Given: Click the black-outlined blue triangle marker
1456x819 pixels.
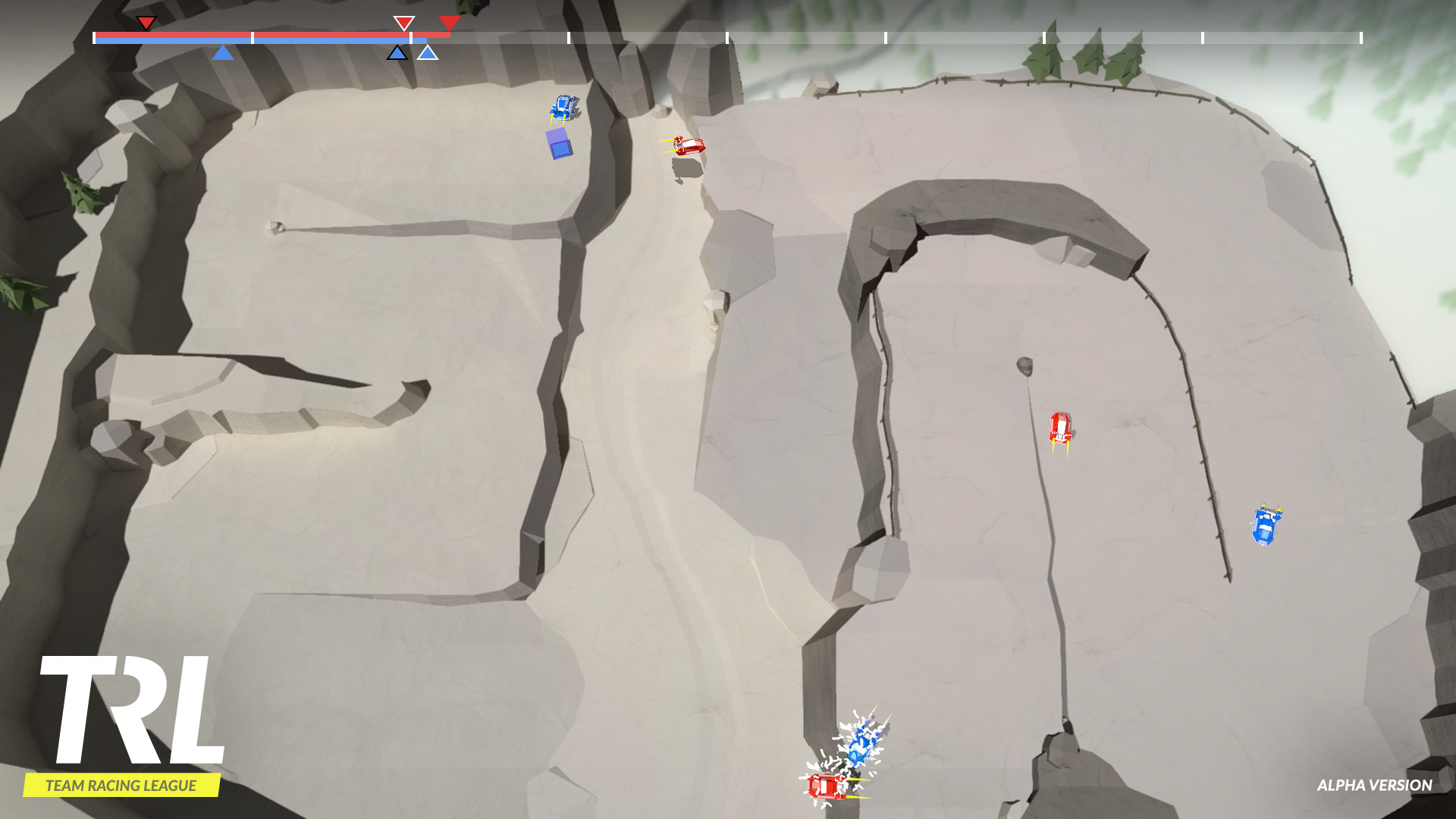Looking at the screenshot, I should point(397,53).
